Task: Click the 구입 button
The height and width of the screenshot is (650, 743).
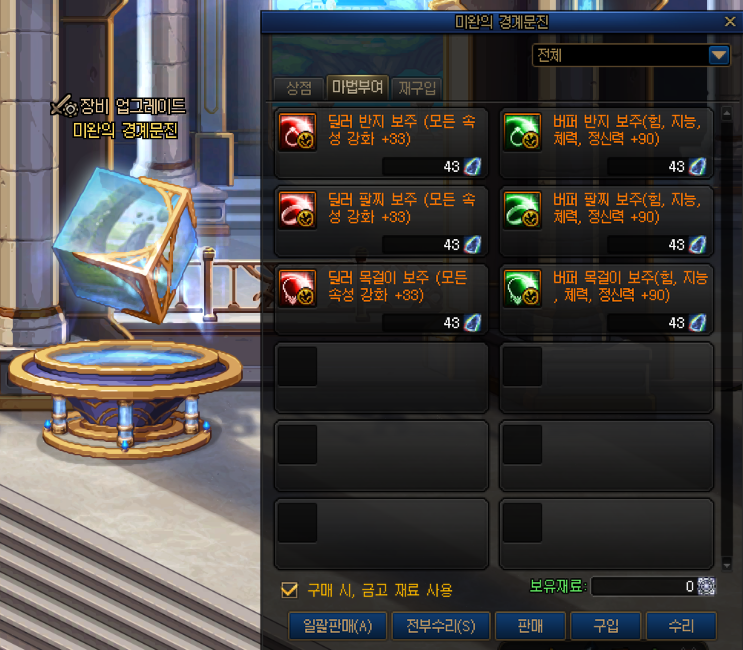Action: coord(606,626)
